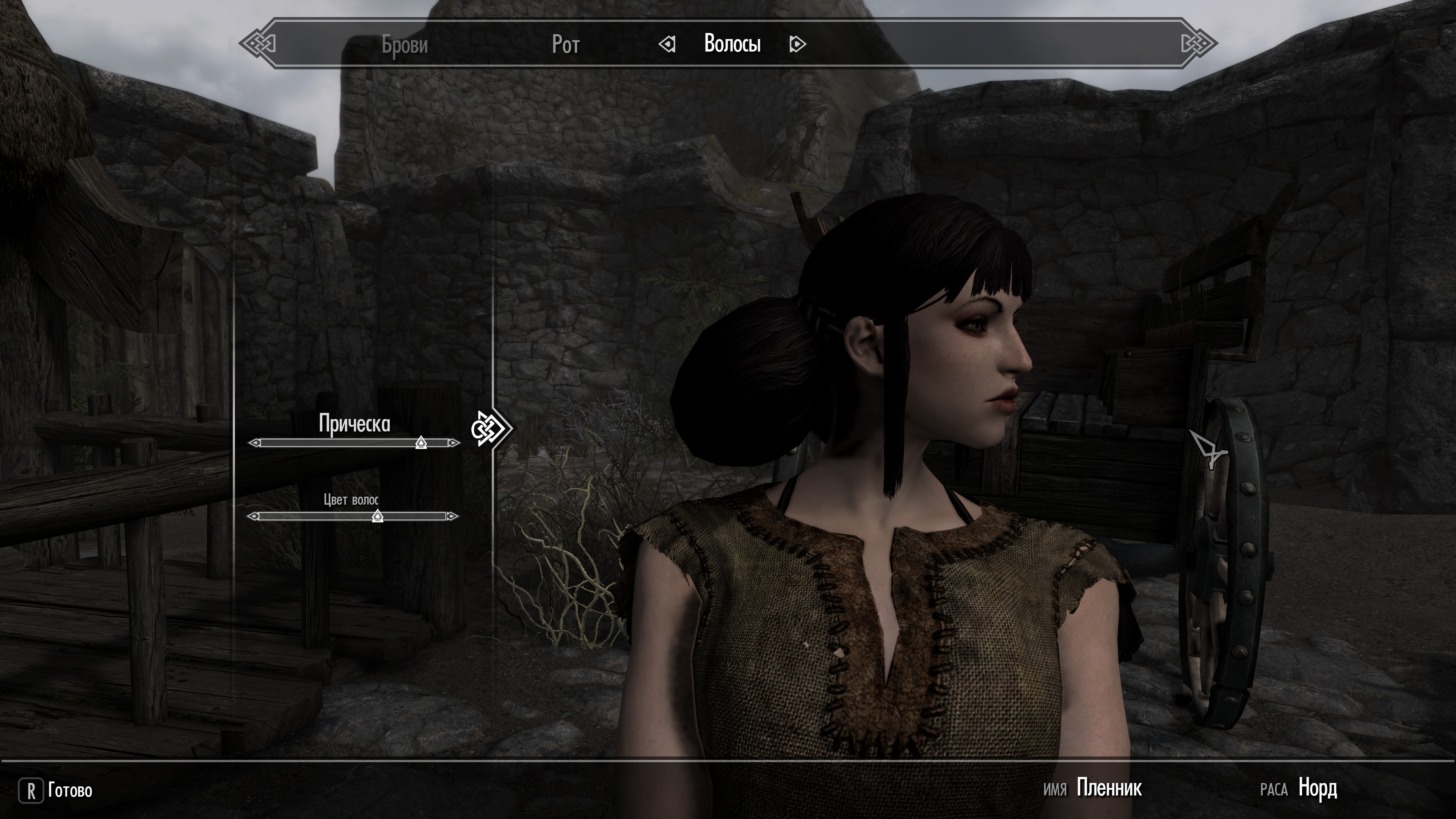The width and height of the screenshot is (1456, 819).
Task: Open the Волосы category tab
Action: click(x=732, y=44)
